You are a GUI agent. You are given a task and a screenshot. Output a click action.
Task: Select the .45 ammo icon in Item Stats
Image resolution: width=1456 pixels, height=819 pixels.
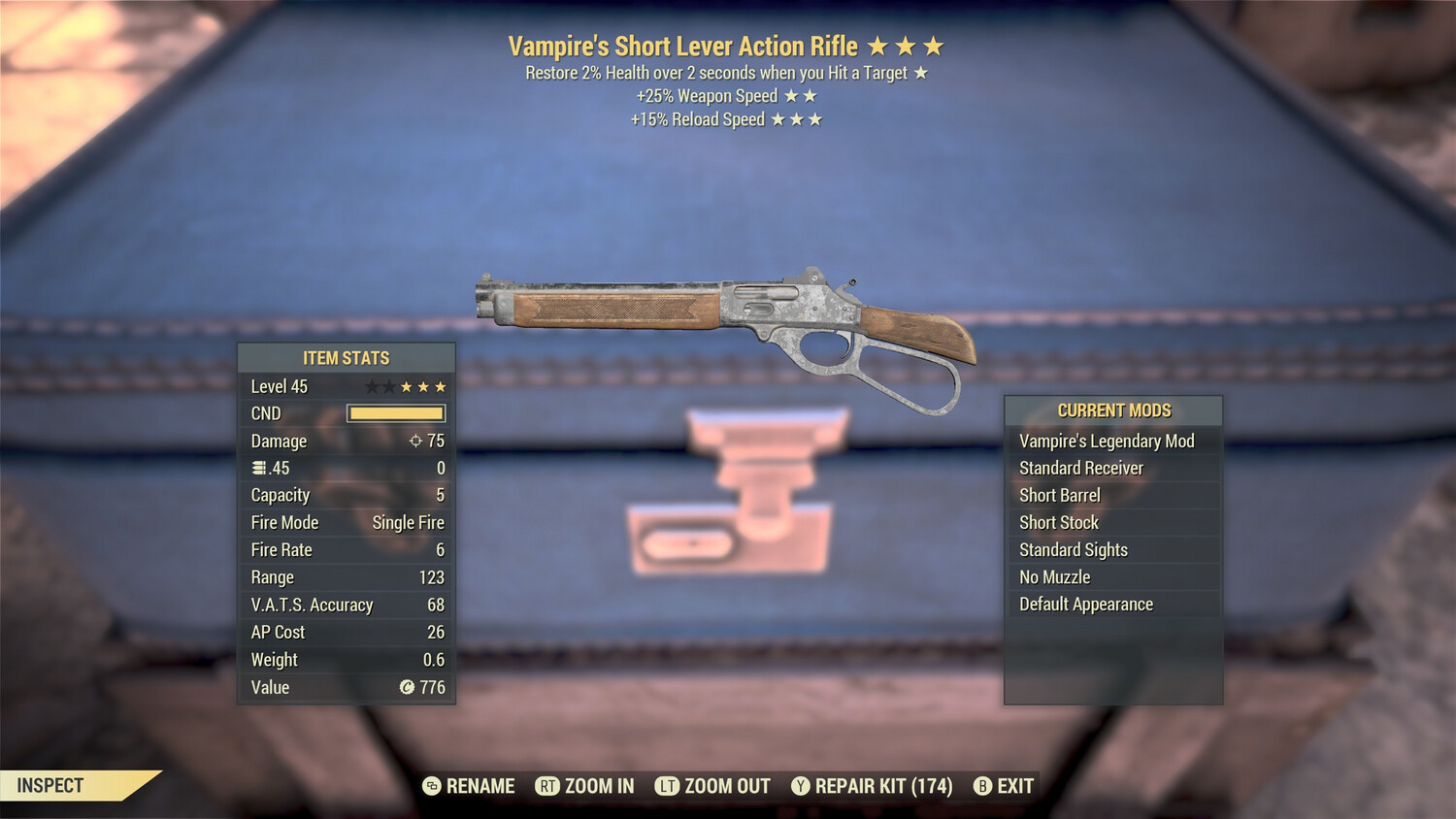258,468
